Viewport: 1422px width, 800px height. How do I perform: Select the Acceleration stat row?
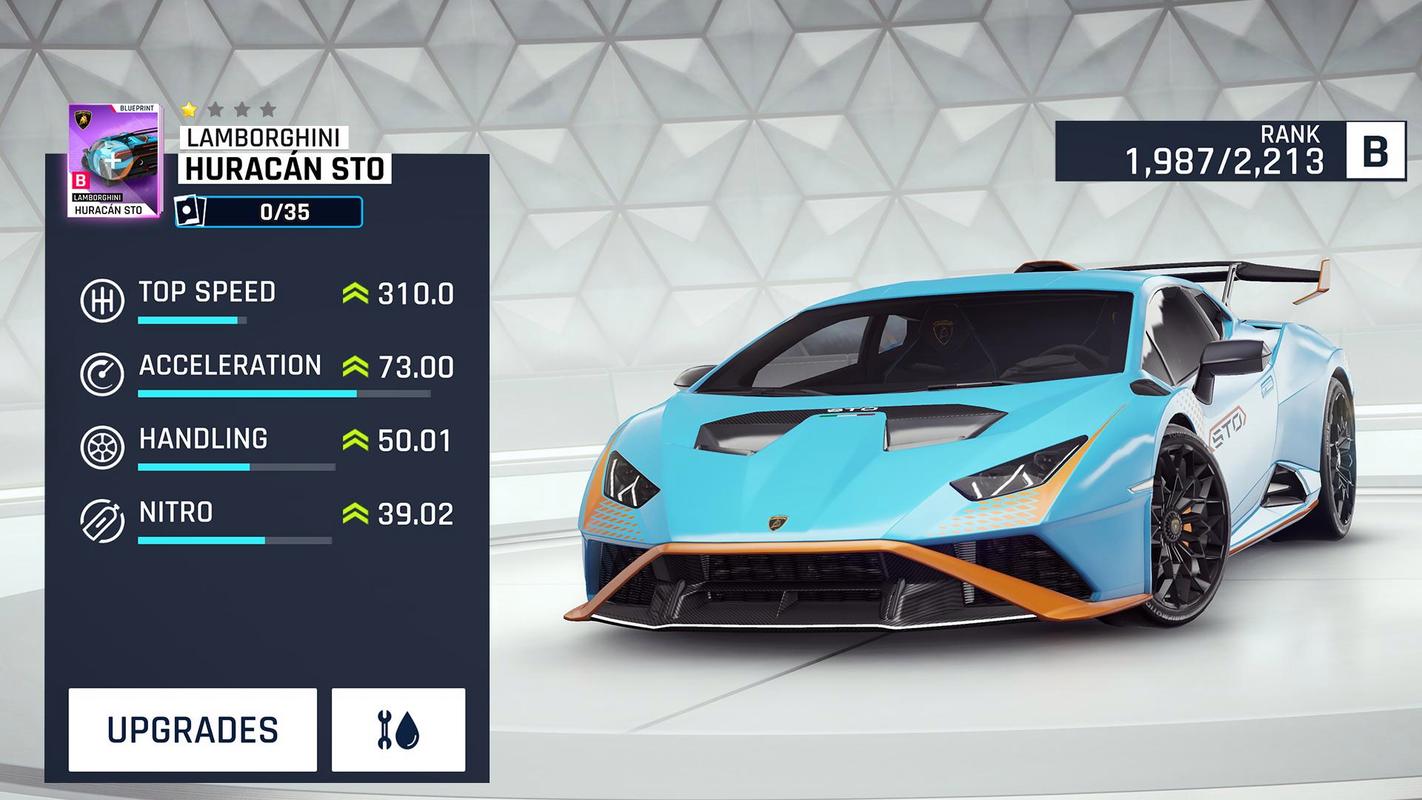266,371
